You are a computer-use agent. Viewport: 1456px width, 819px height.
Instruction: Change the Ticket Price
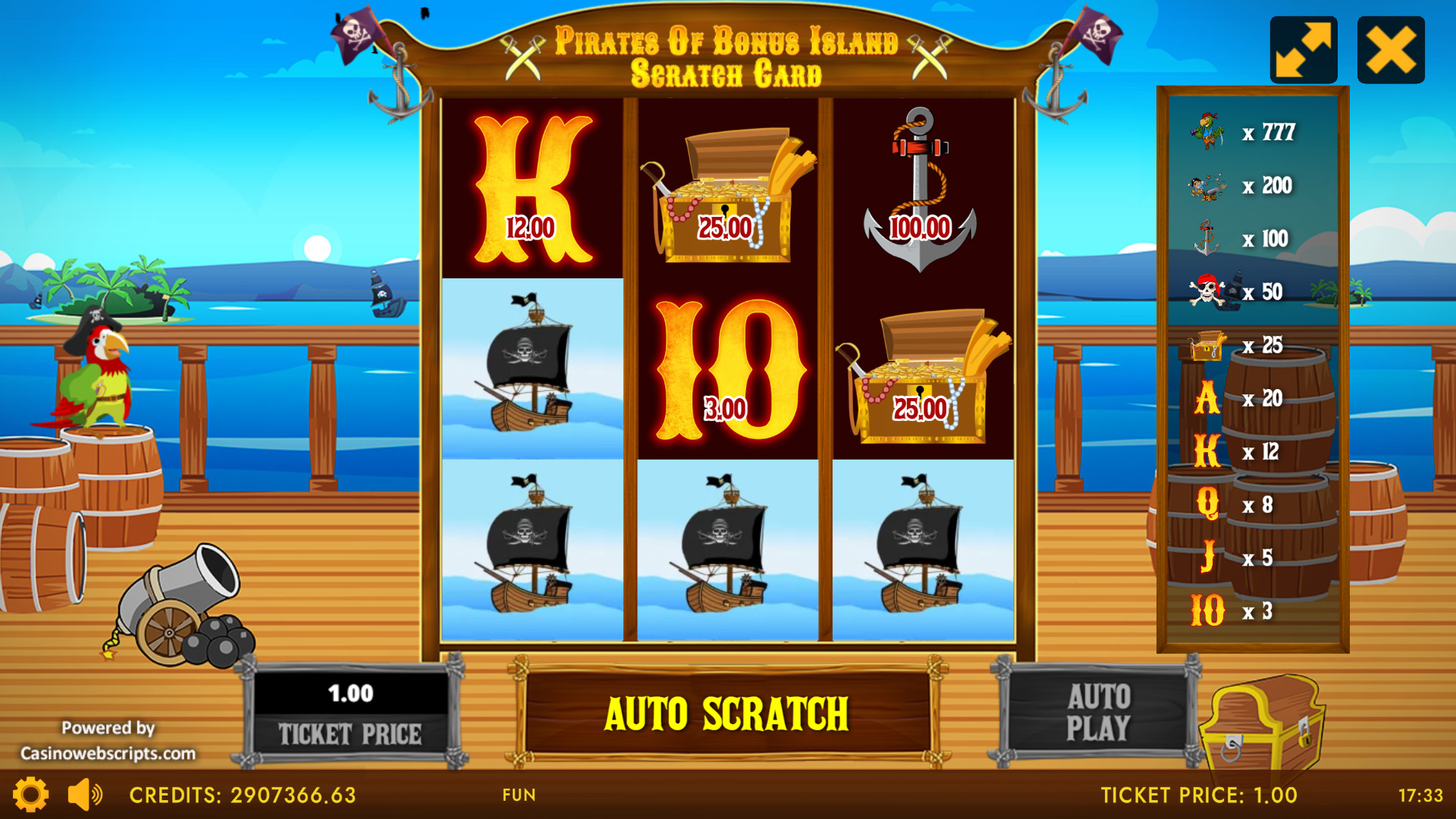pos(350,712)
